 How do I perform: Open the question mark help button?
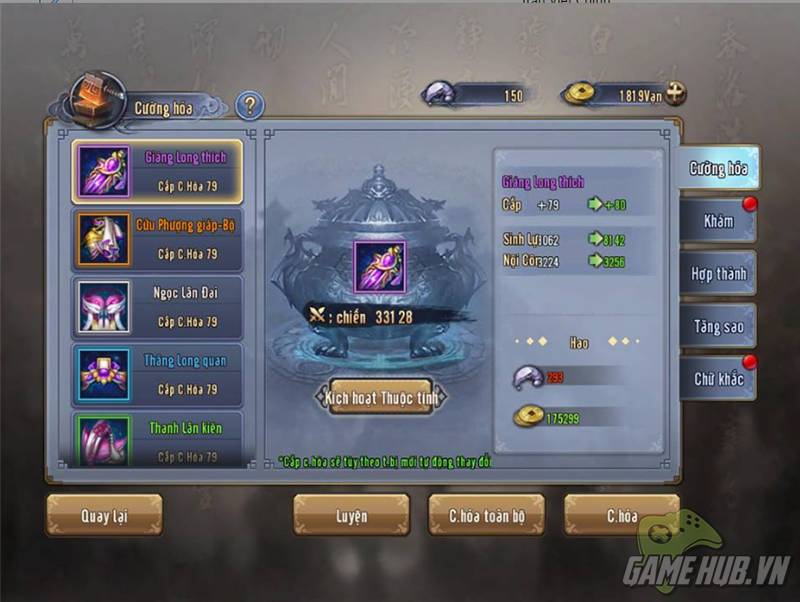[x=249, y=106]
